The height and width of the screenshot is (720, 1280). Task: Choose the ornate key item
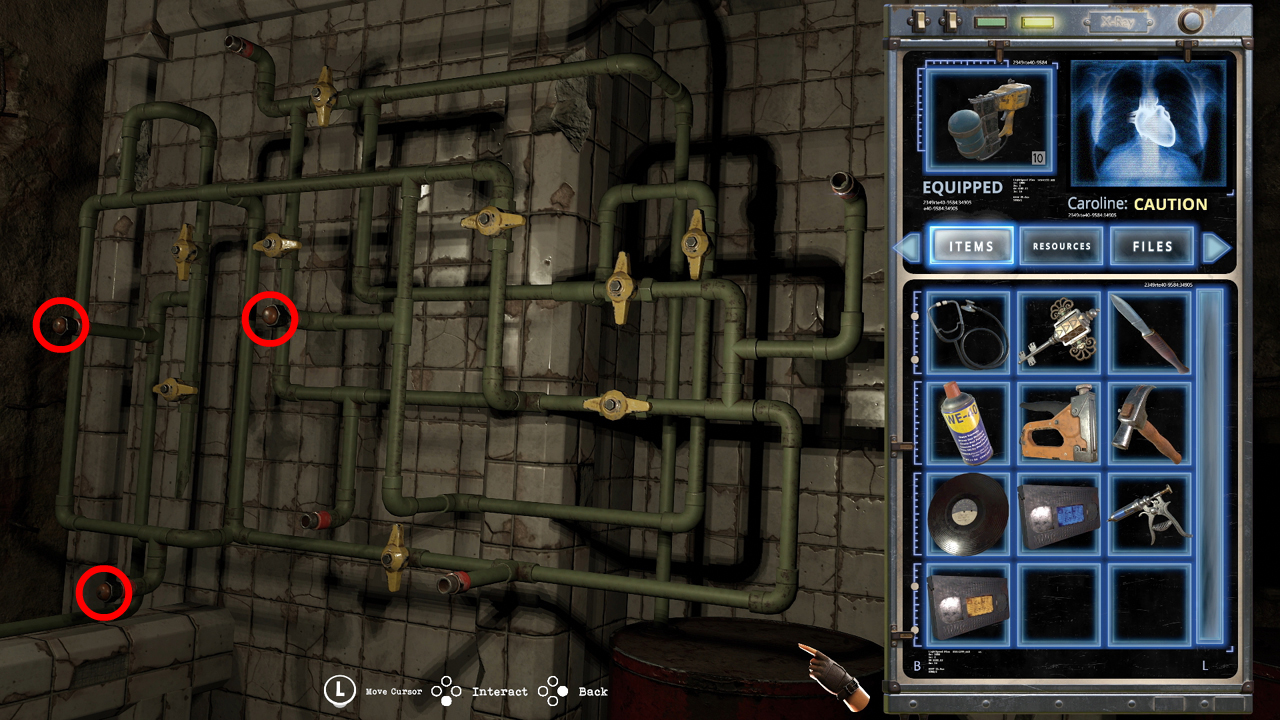tap(1058, 331)
